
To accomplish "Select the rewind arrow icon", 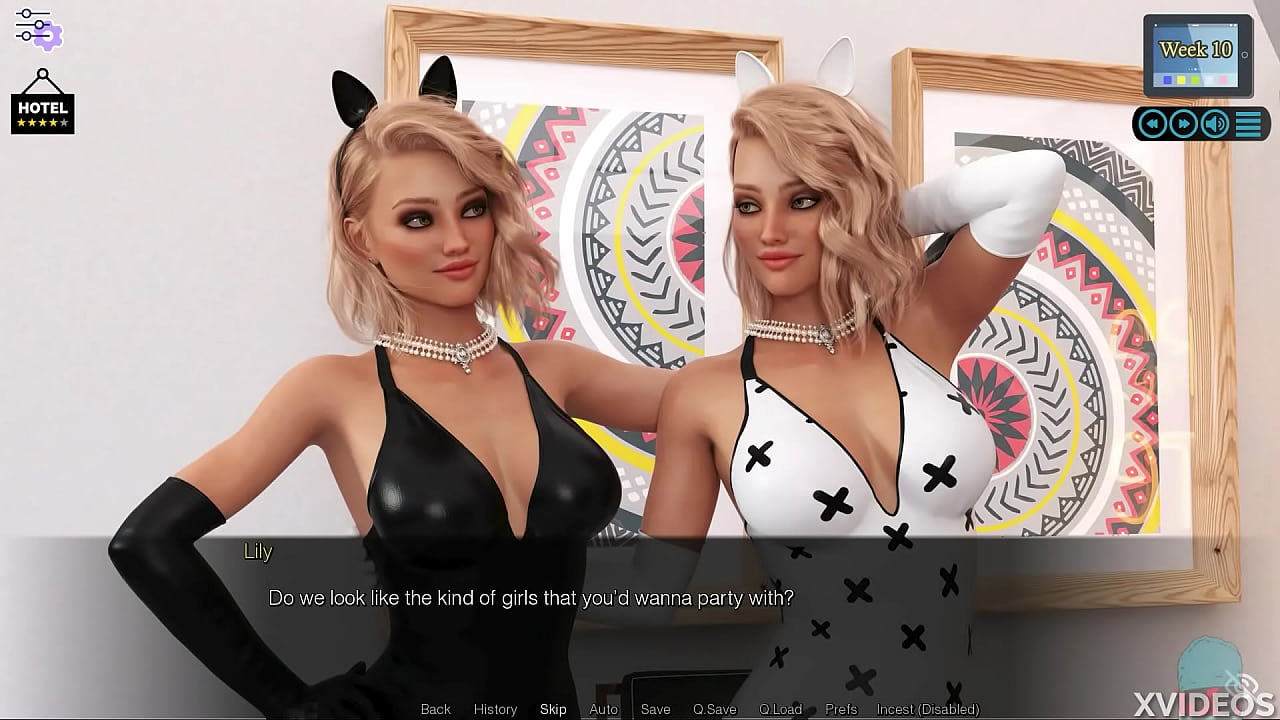I will coord(1152,123).
